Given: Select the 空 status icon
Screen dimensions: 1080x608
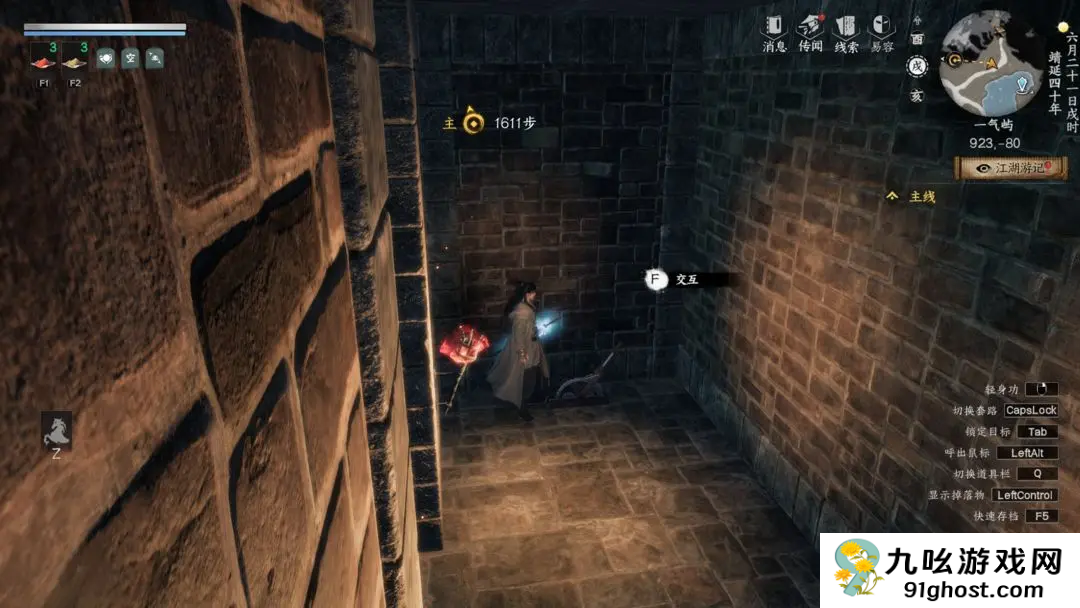Looking at the screenshot, I should pyautogui.click(x=130, y=59).
